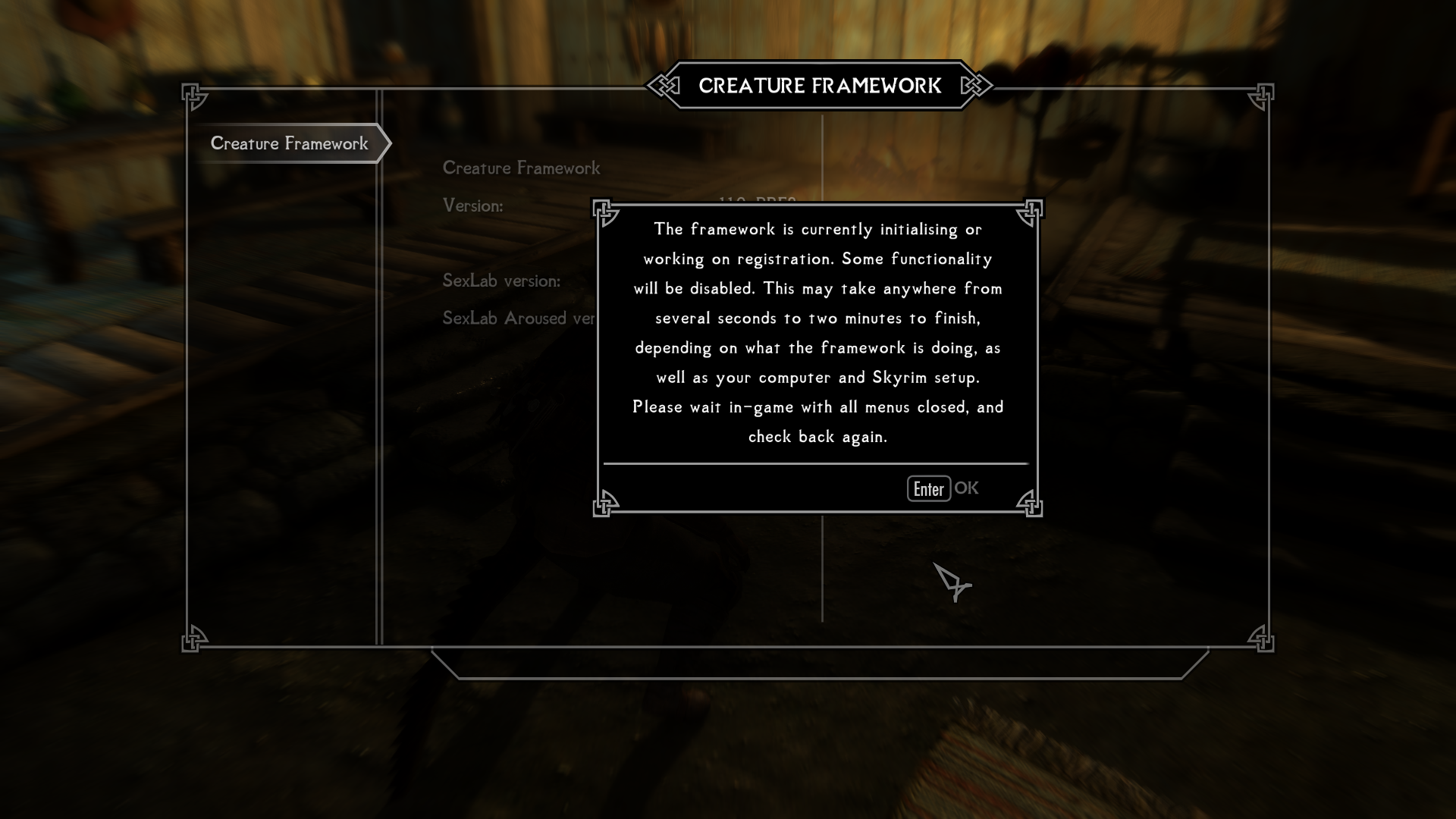
Task: Click the Version label in the settings panel
Action: pos(474,205)
